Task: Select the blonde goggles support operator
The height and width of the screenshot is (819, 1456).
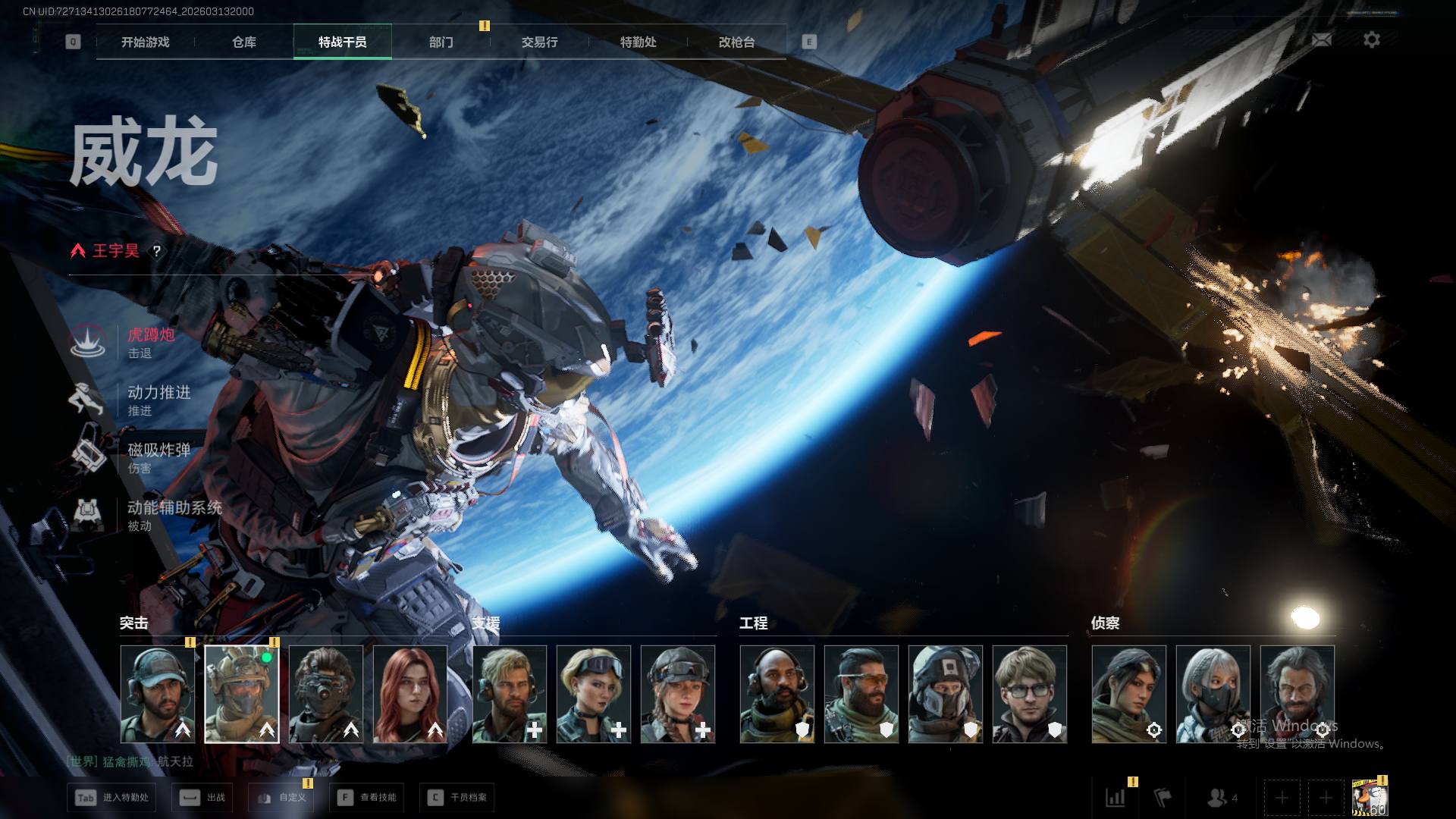Action: pyautogui.click(x=594, y=694)
